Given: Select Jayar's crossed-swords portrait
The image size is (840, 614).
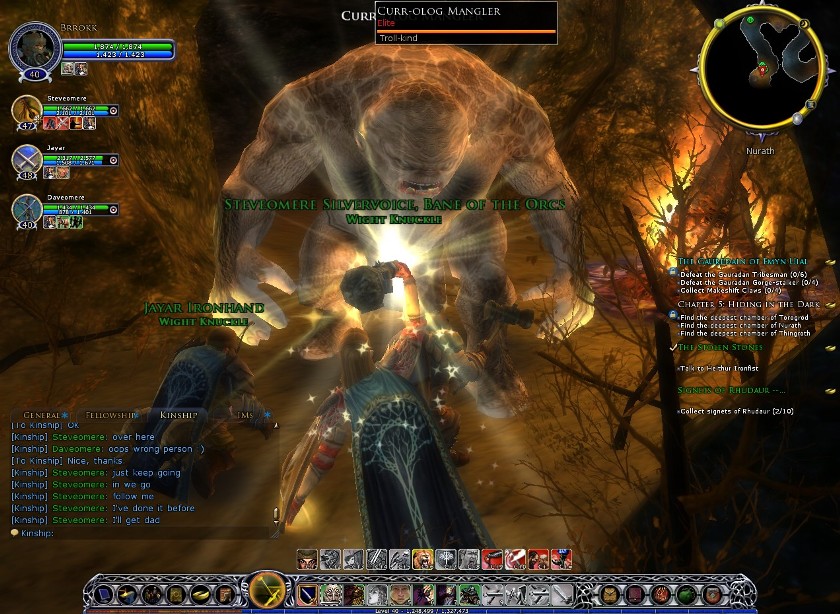Looking at the screenshot, I should pyautogui.click(x=27, y=158).
